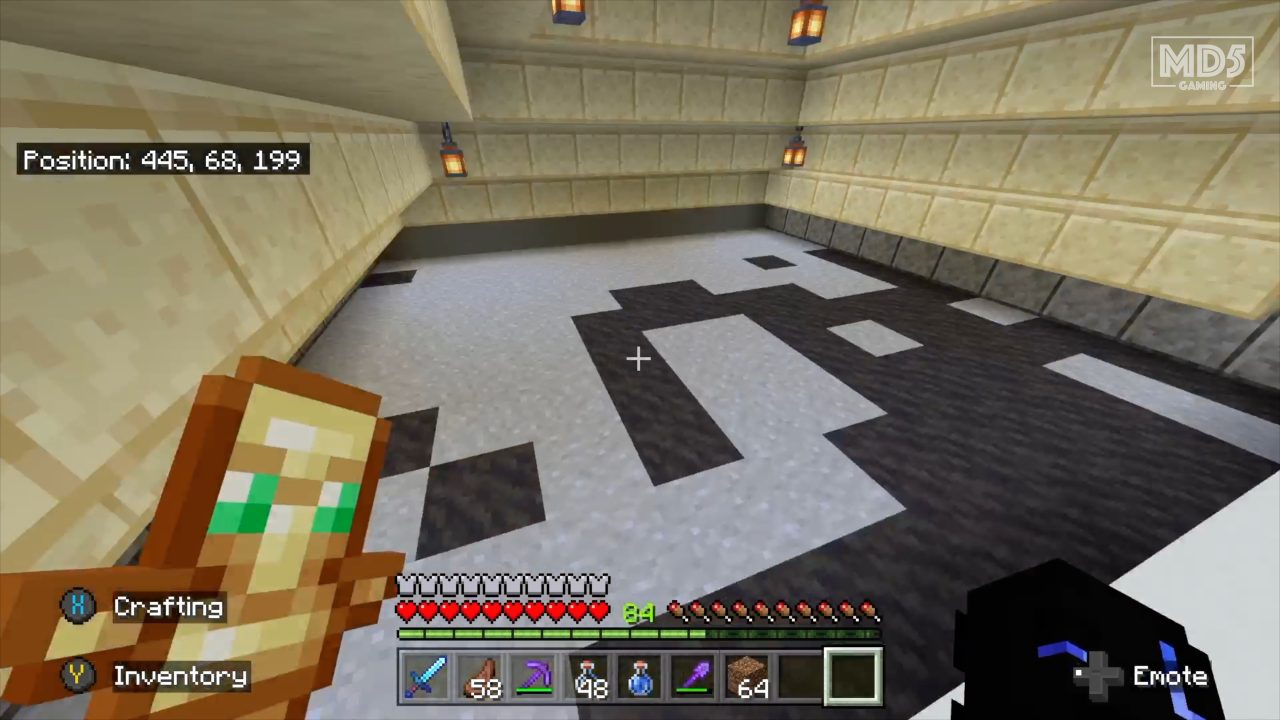Click the highlighted selected hotbar slot
The image size is (1280, 720).
pyautogui.click(x=852, y=677)
